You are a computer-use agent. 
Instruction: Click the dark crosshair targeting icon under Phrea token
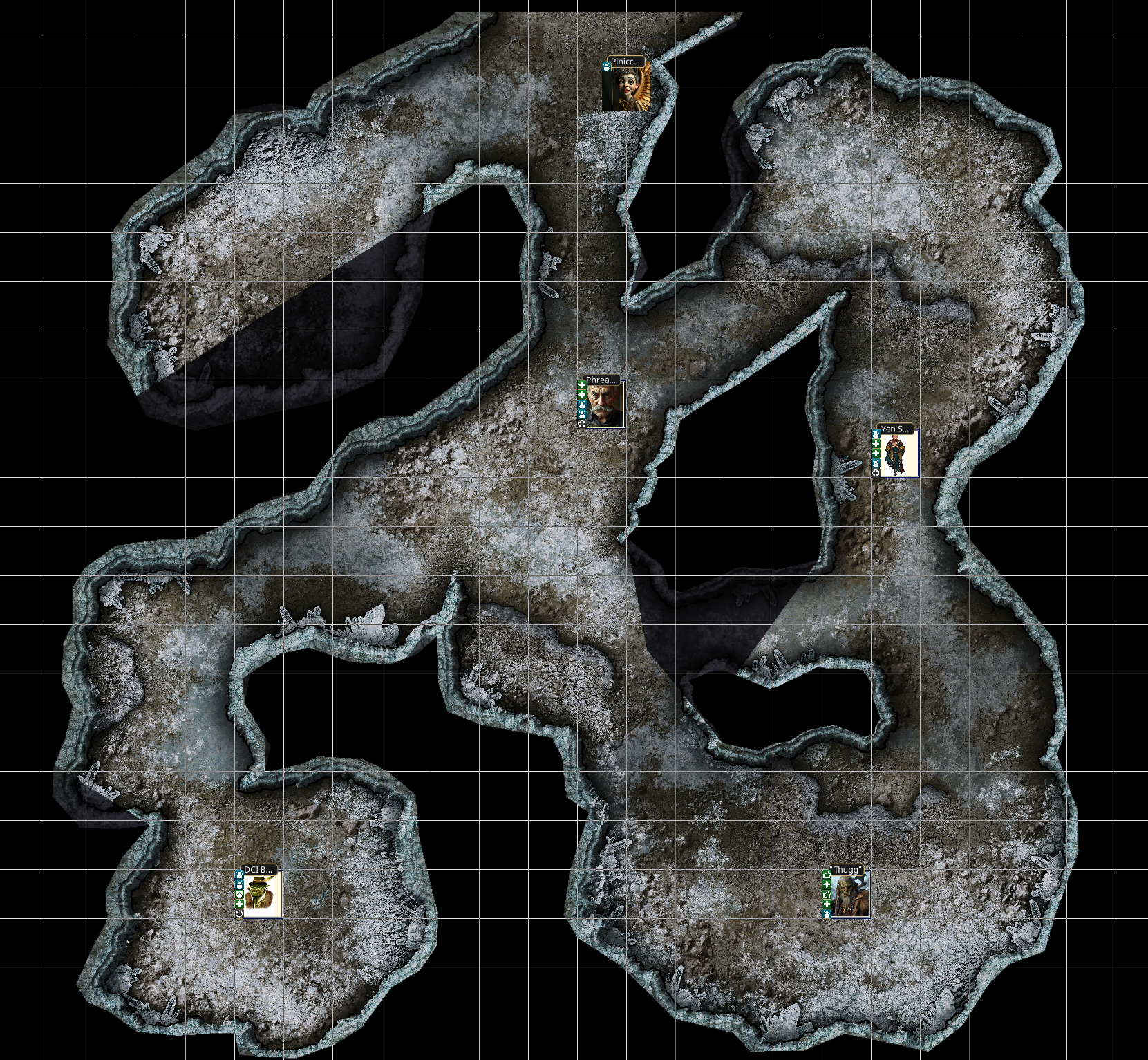click(582, 425)
